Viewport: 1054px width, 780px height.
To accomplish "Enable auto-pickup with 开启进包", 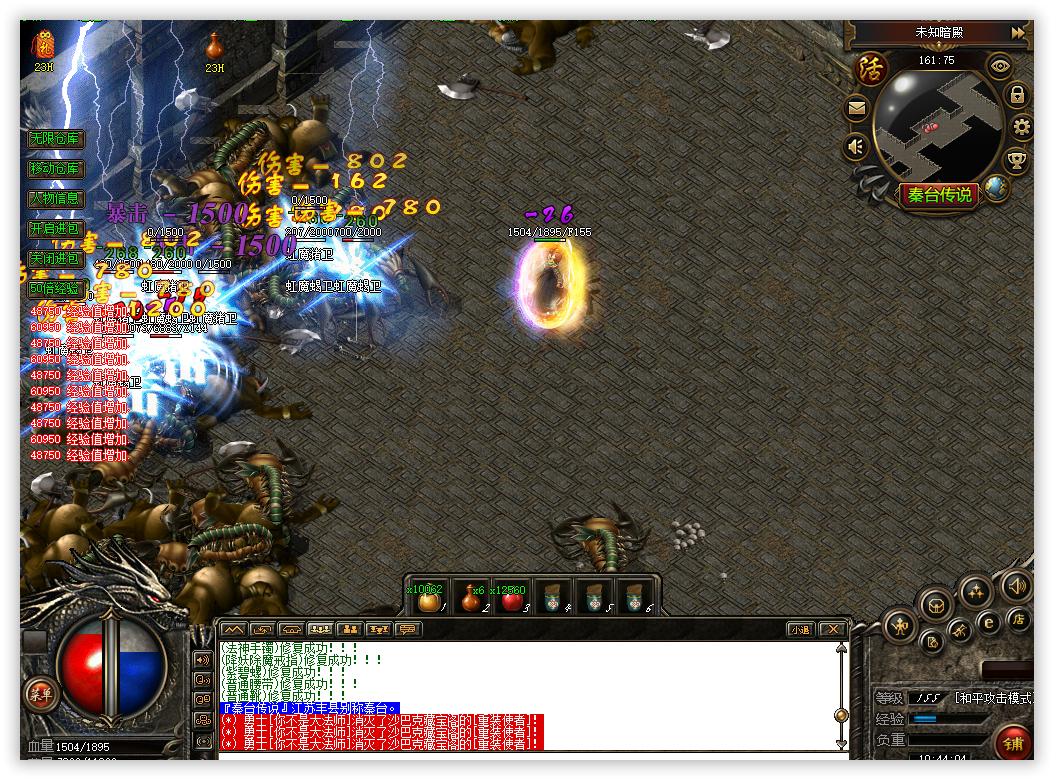I will click(55, 229).
